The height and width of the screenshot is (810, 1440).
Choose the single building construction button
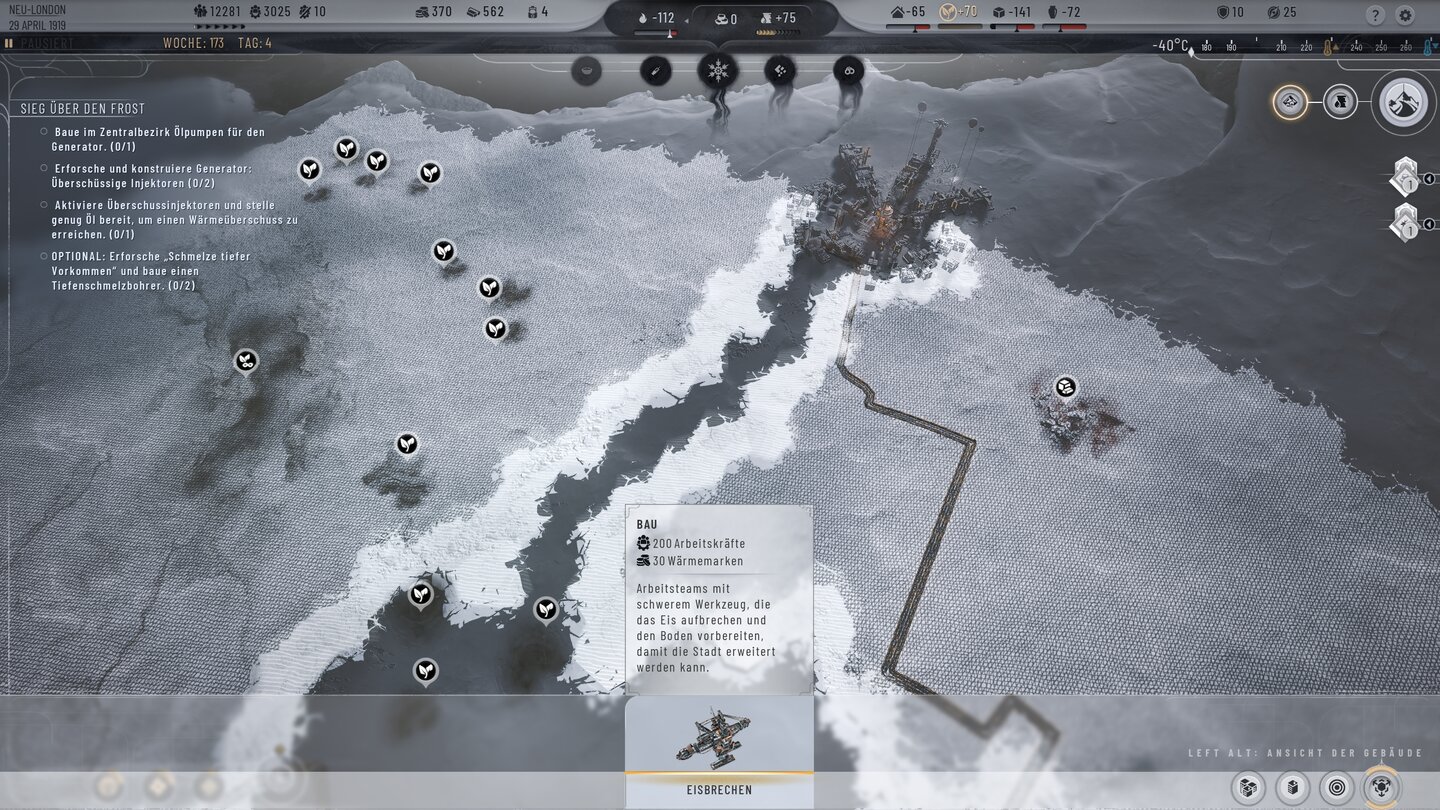coord(1293,787)
